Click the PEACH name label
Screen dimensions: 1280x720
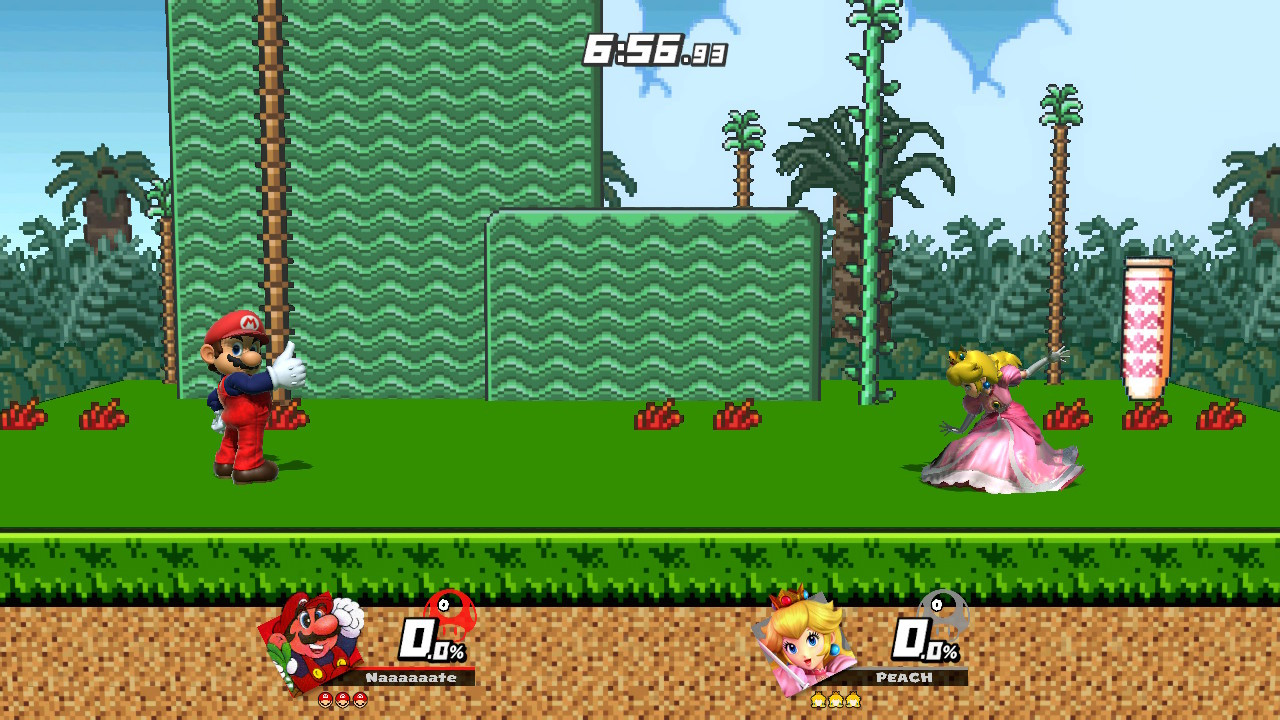(x=904, y=676)
